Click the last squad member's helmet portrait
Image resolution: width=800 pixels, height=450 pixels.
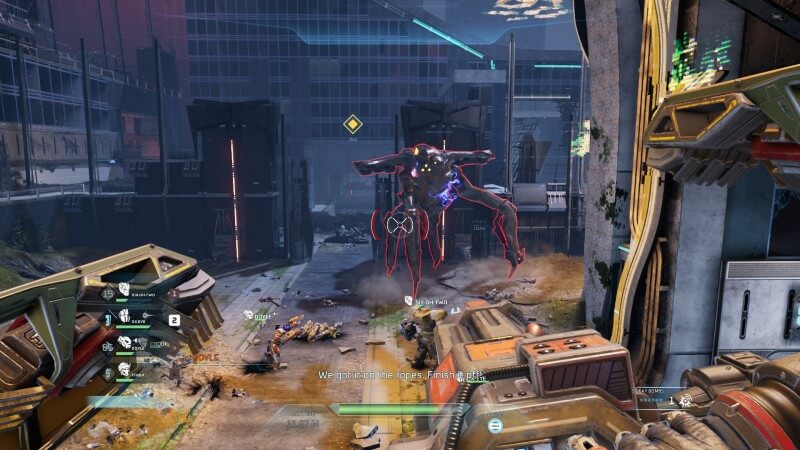(124, 369)
